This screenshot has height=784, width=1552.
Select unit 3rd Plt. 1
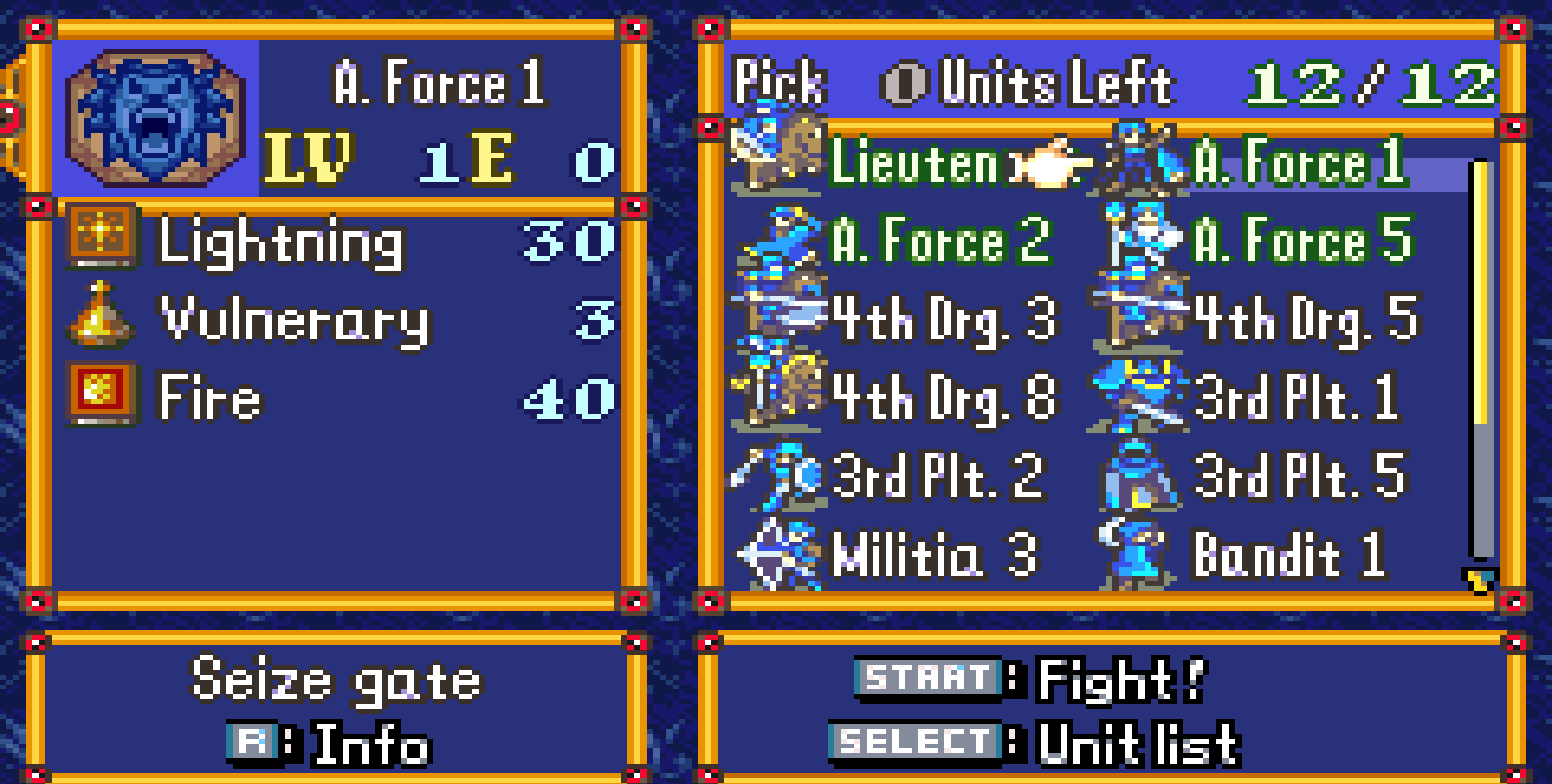click(1297, 397)
